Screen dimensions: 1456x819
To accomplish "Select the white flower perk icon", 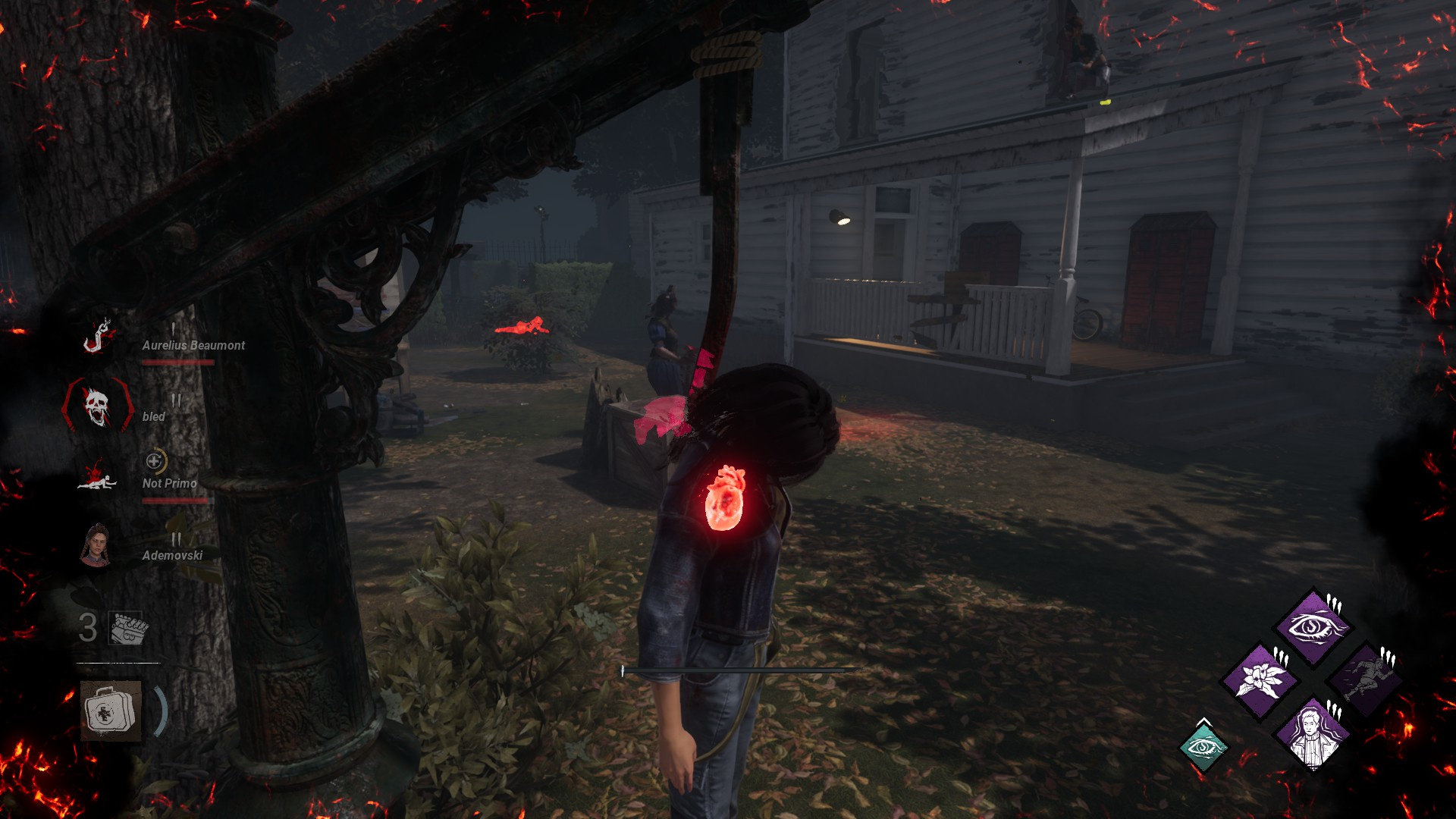I will tap(1260, 679).
